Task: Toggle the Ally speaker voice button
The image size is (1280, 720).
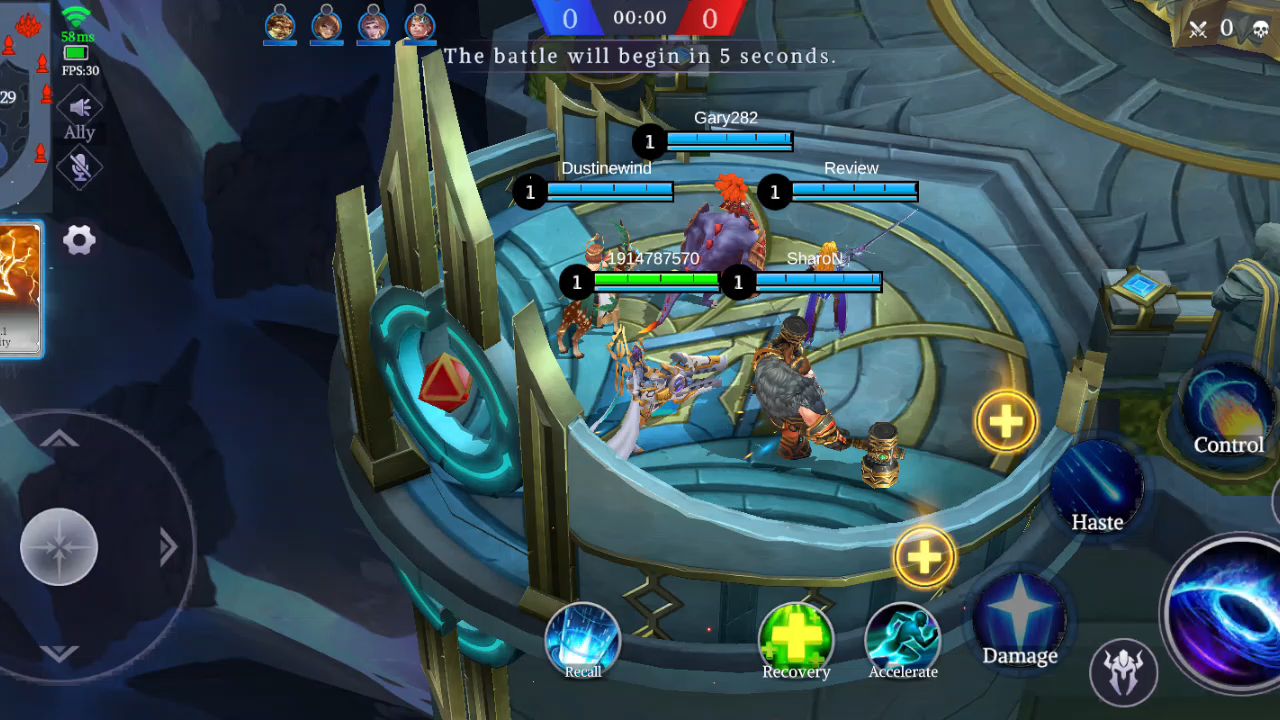Action: pyautogui.click(x=80, y=108)
